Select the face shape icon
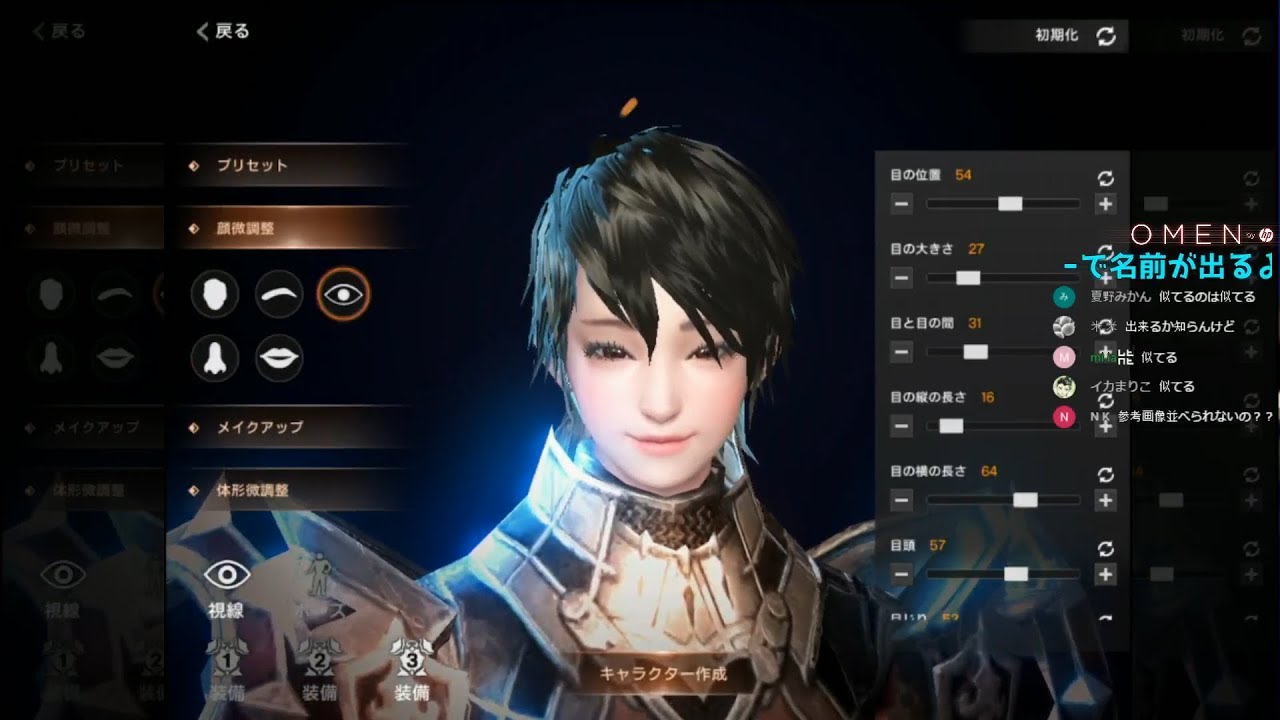The width and height of the screenshot is (1280, 720). coord(214,294)
